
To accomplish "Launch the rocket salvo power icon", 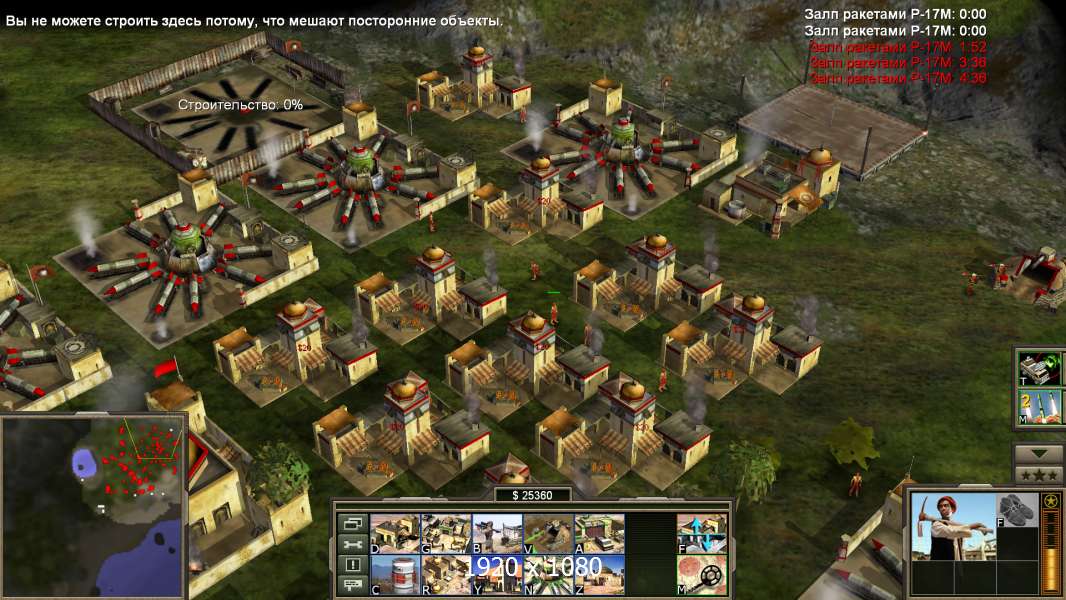I will tap(1040, 408).
